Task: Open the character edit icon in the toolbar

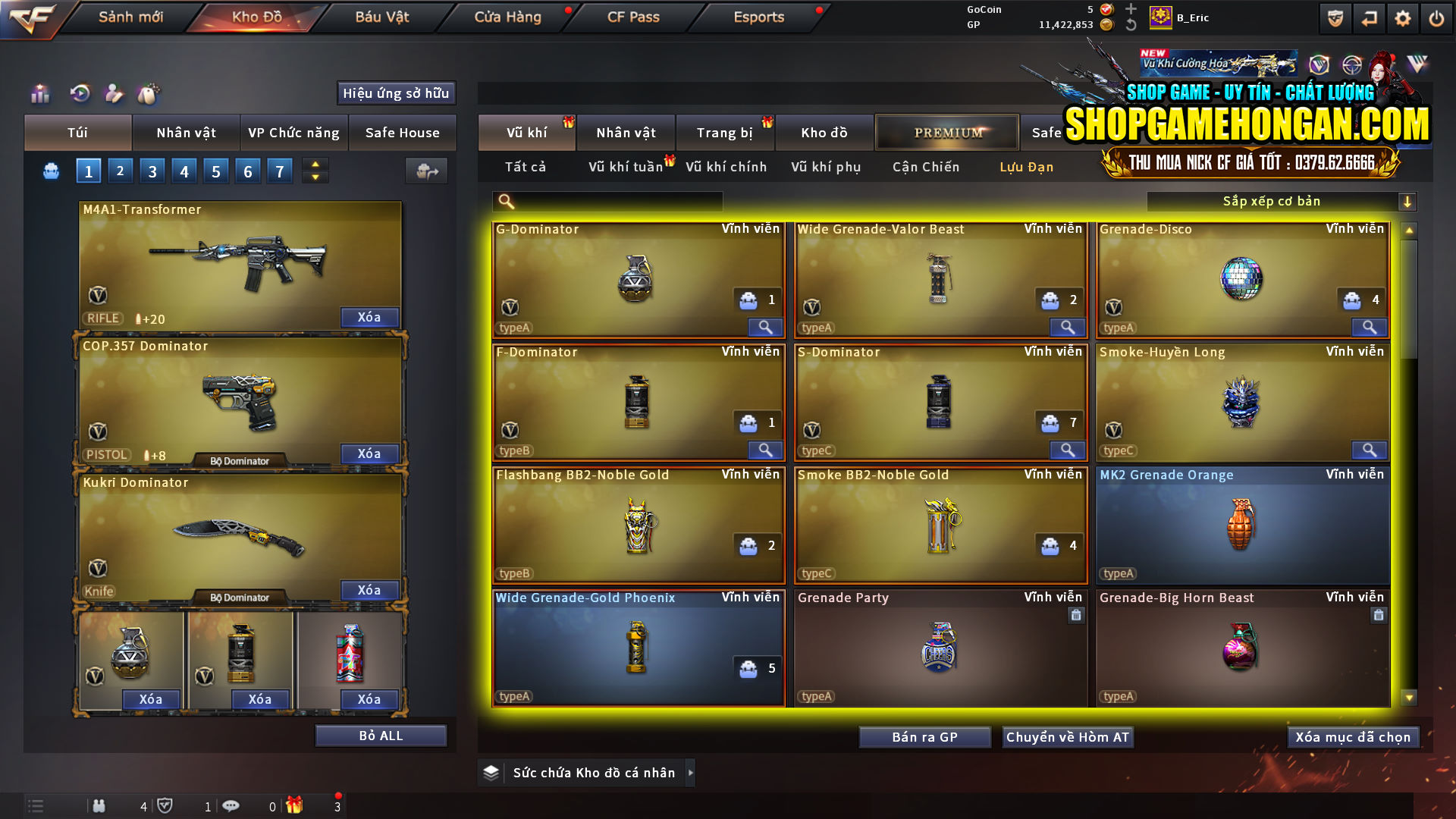Action: [114, 93]
